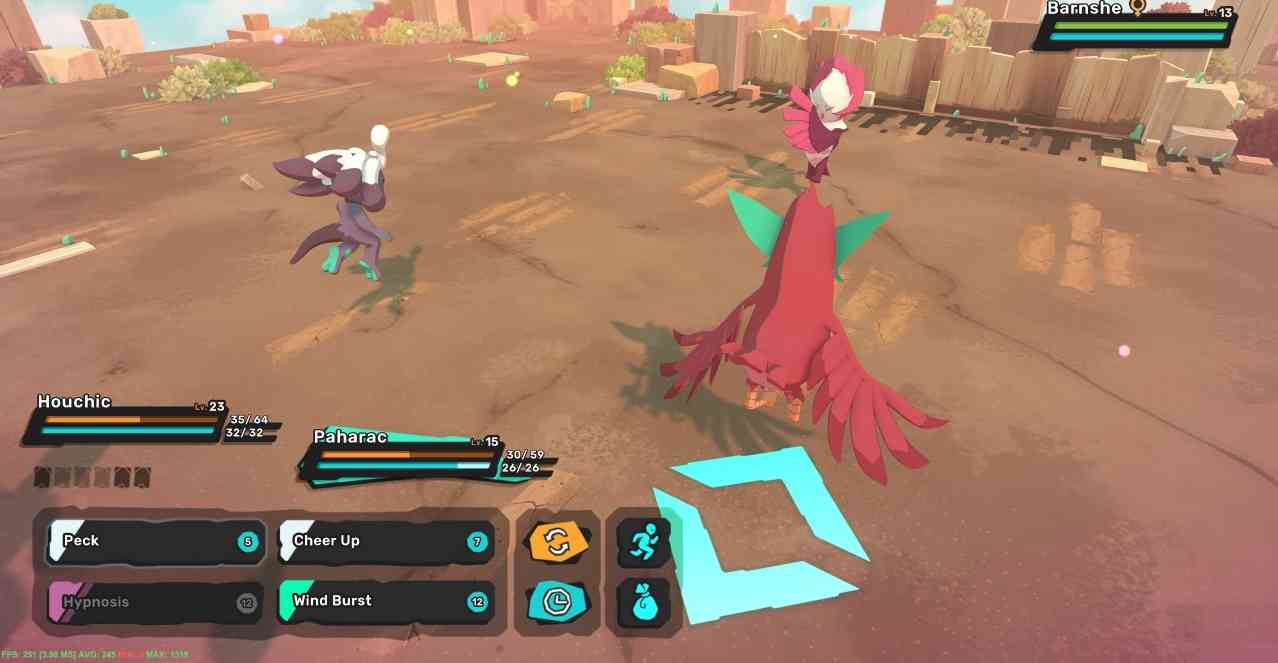Select the clock rest turn icon
This screenshot has width=1278, height=663.
(x=556, y=602)
